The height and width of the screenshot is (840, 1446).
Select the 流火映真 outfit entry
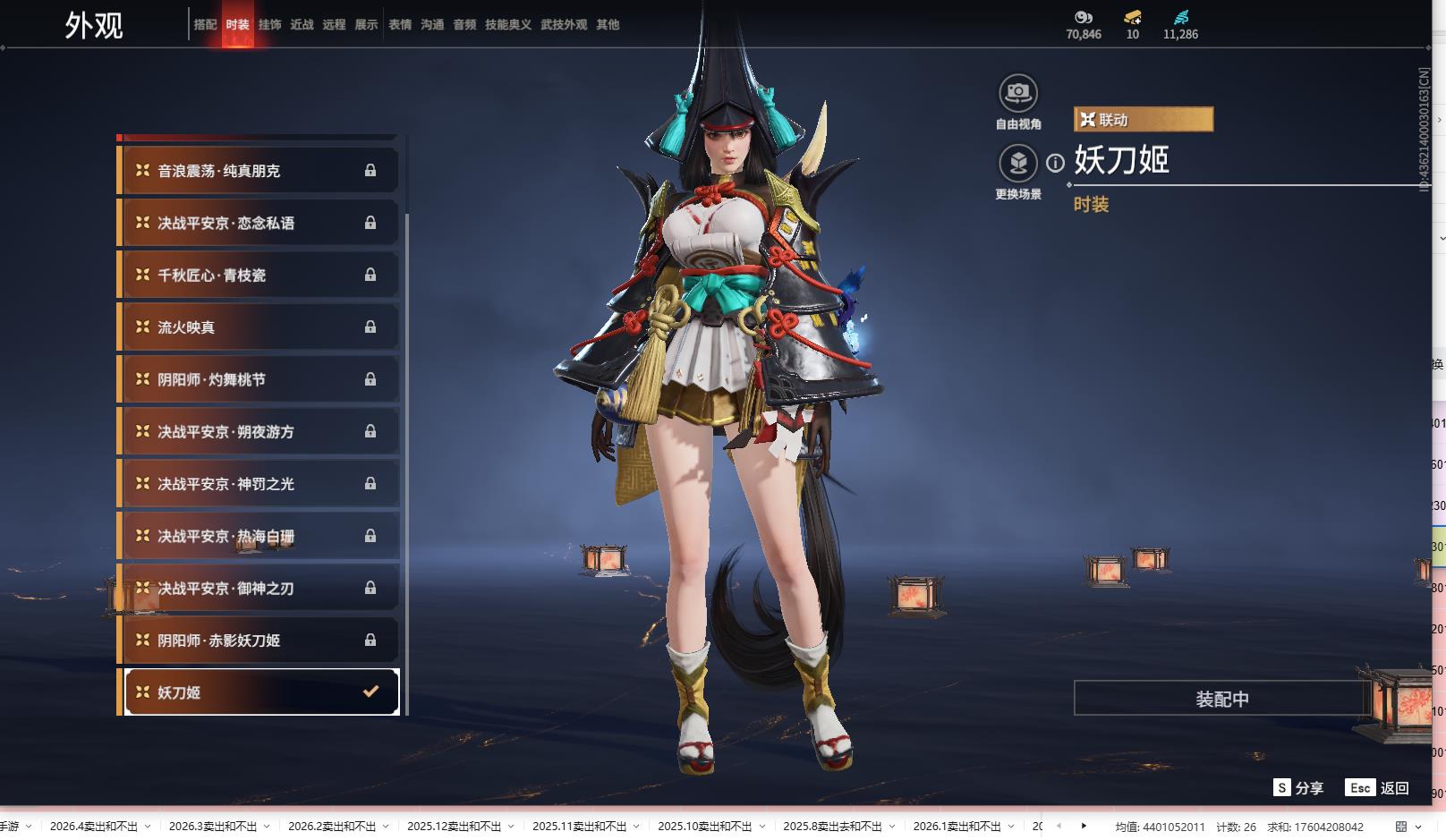coord(259,327)
